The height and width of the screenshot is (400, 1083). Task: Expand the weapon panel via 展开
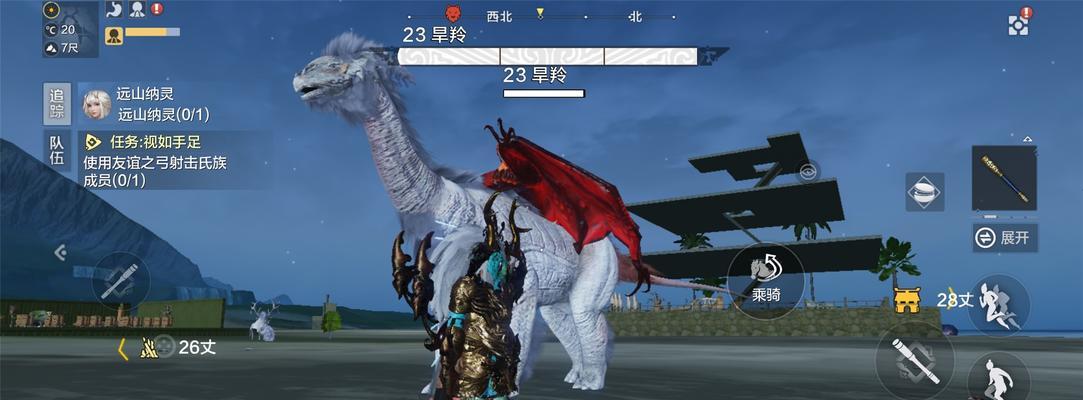point(1005,237)
